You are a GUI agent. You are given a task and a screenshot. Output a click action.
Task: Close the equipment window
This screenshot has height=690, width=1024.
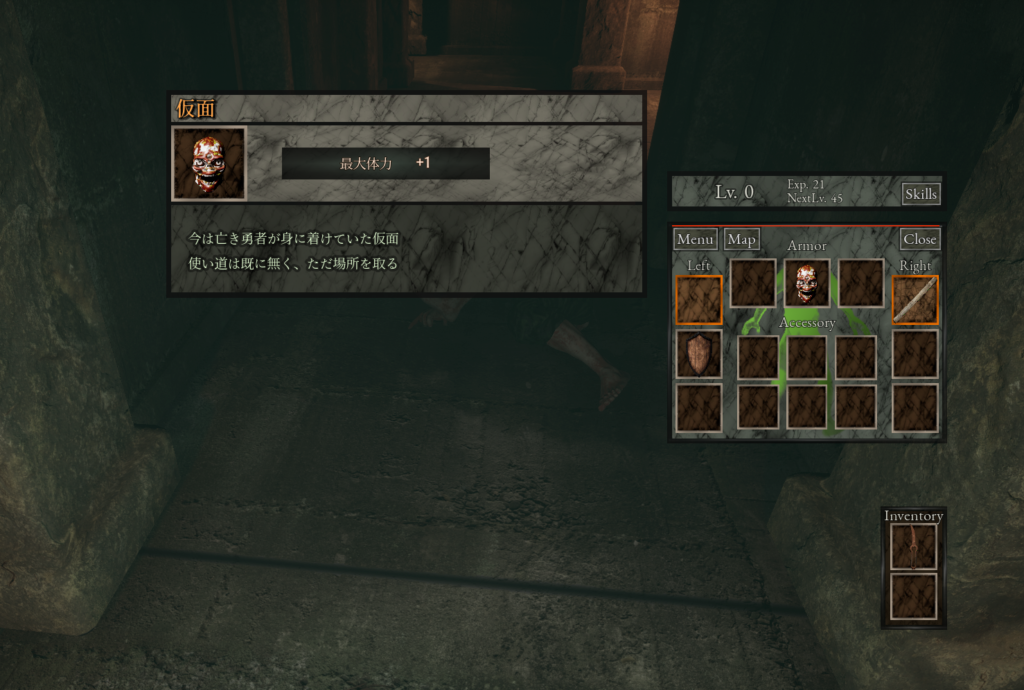click(x=919, y=240)
